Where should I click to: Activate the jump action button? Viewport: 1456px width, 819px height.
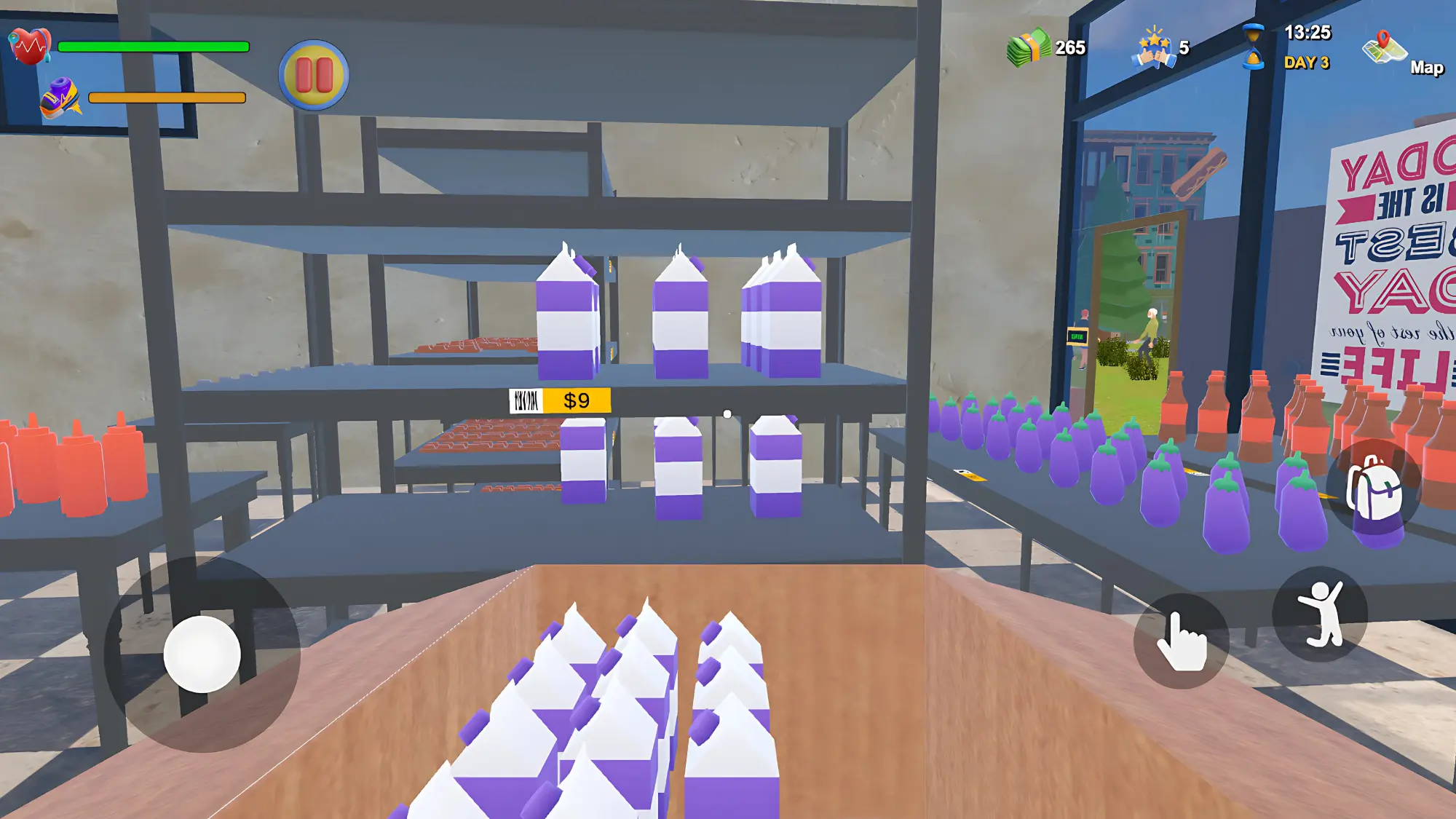(1320, 614)
